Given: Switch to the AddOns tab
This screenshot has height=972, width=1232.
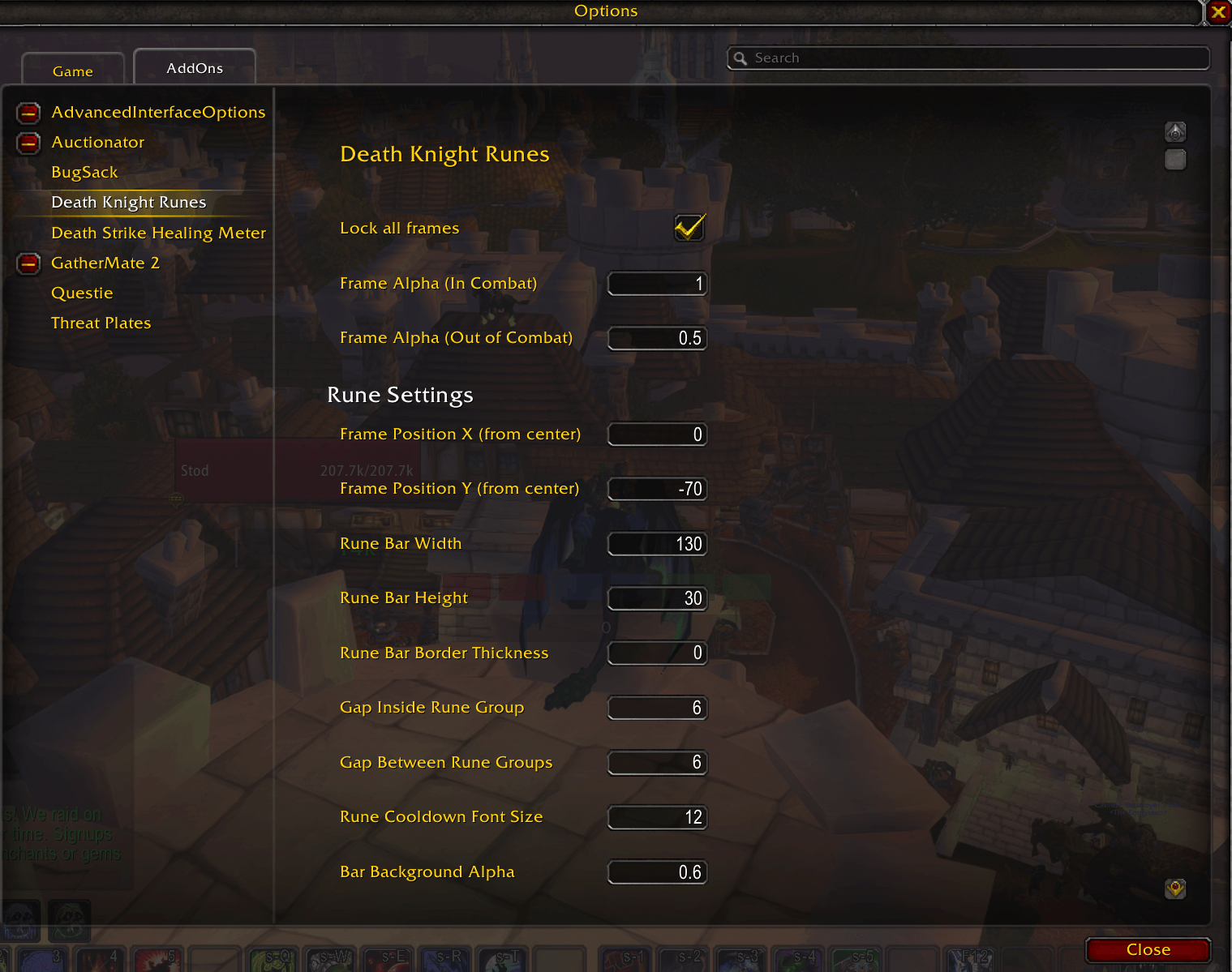Looking at the screenshot, I should pyautogui.click(x=194, y=67).
